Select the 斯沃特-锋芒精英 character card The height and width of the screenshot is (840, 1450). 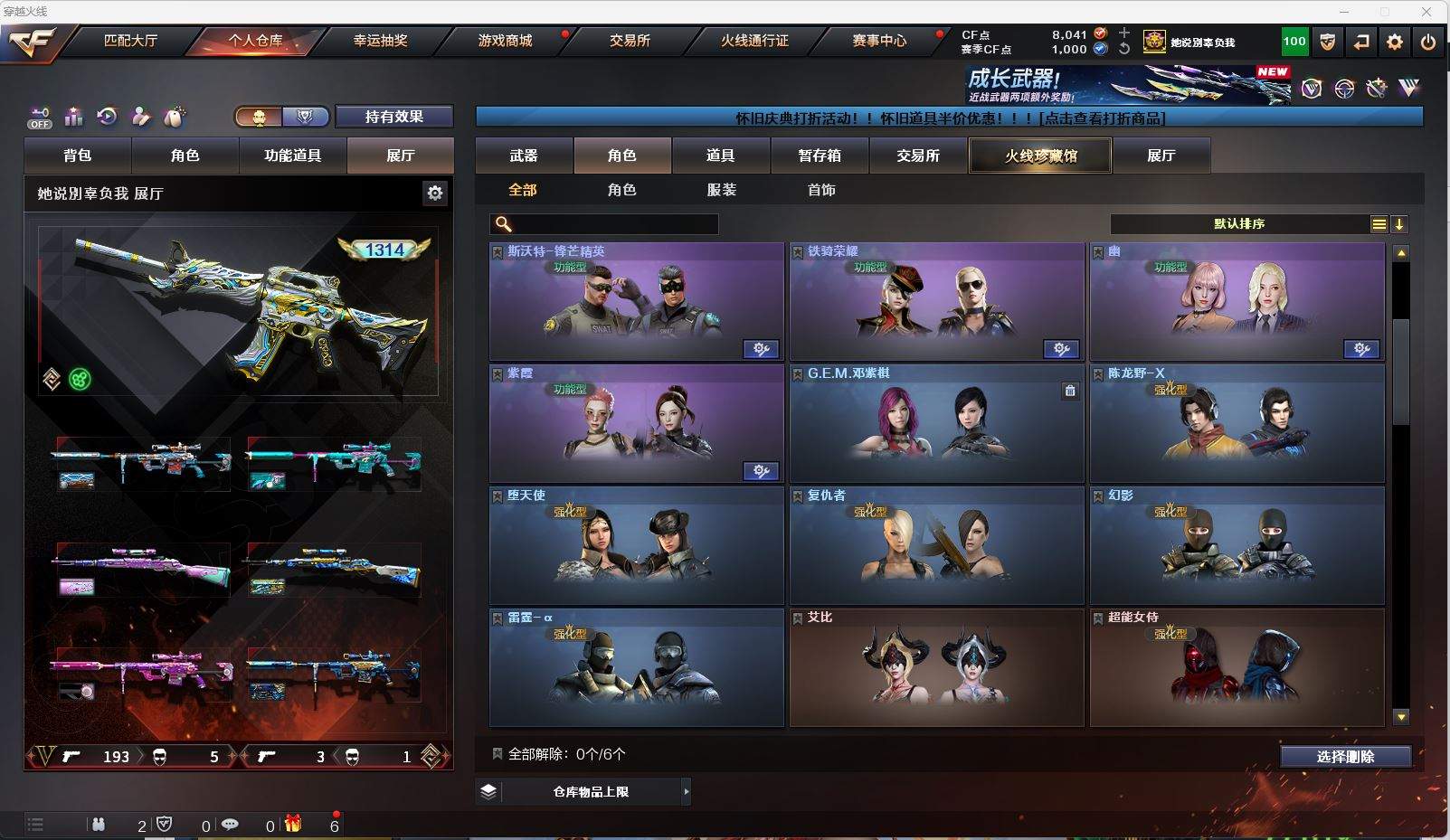pyautogui.click(x=637, y=303)
